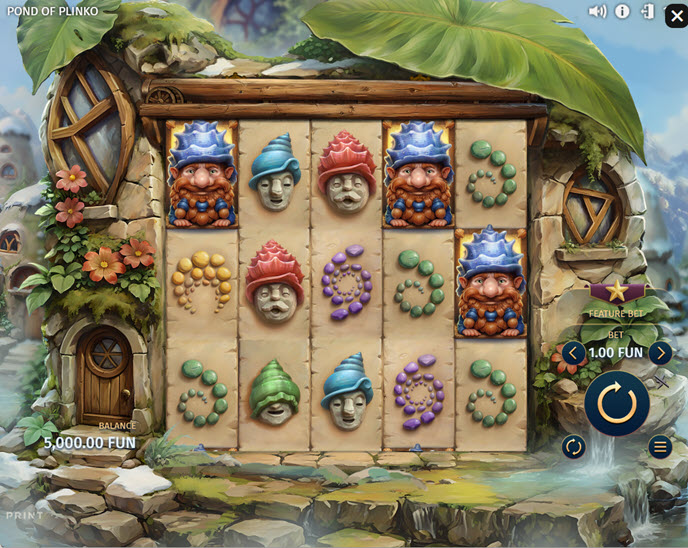Viewport: 688px width, 548px height.
Task: Open the autoplay options button
Action: click(574, 447)
